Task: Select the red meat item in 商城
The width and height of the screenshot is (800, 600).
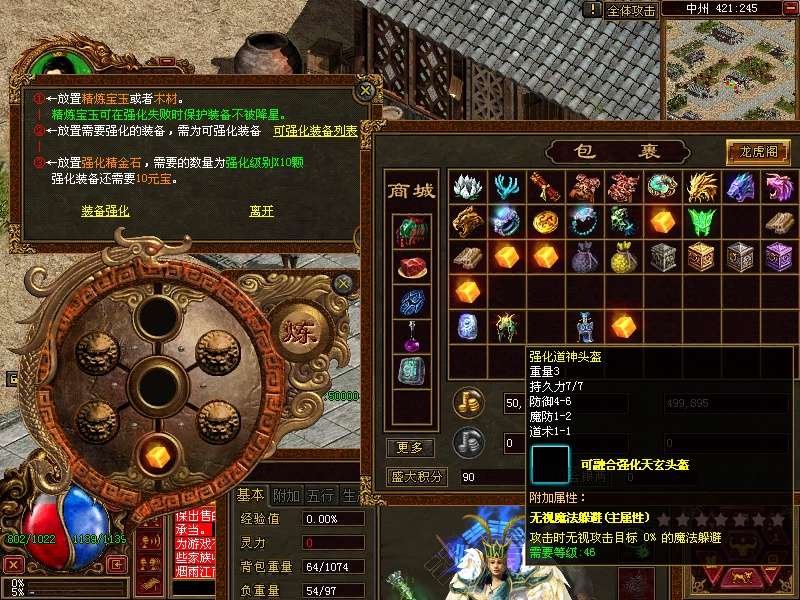Action: tap(411, 267)
